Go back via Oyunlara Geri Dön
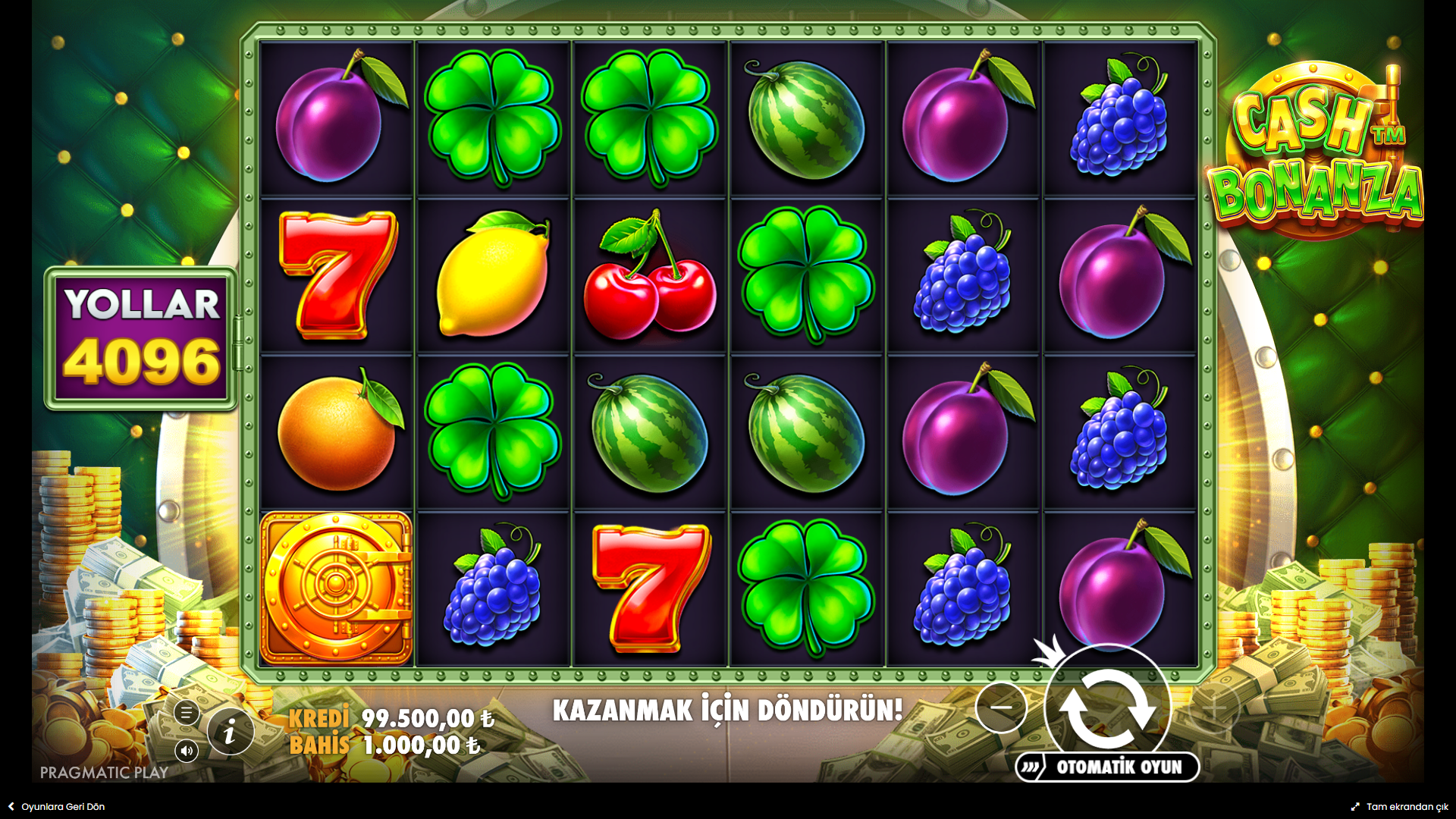Viewport: 1456px width, 819px height. (57, 807)
